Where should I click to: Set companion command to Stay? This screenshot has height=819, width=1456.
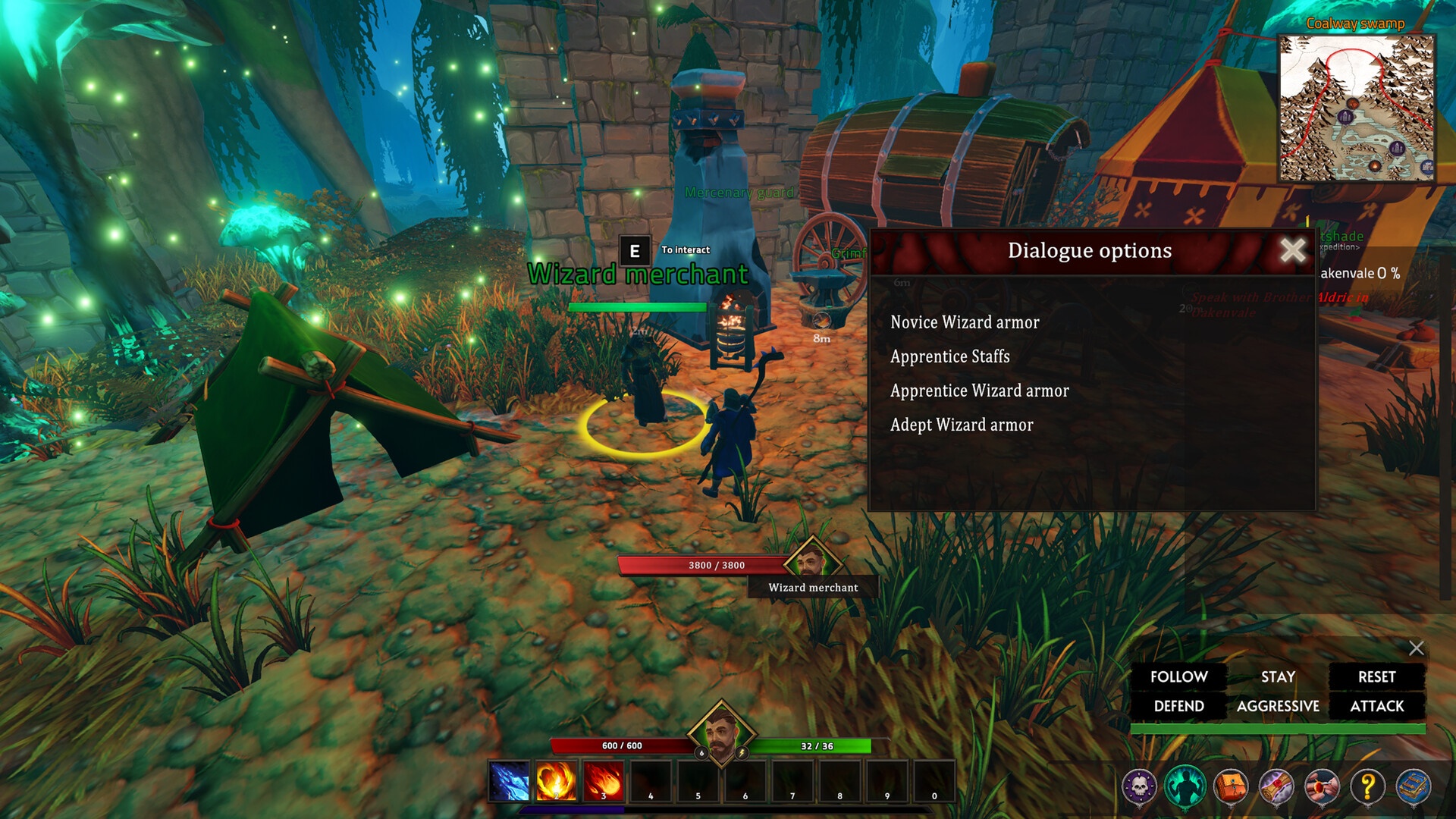1278,676
